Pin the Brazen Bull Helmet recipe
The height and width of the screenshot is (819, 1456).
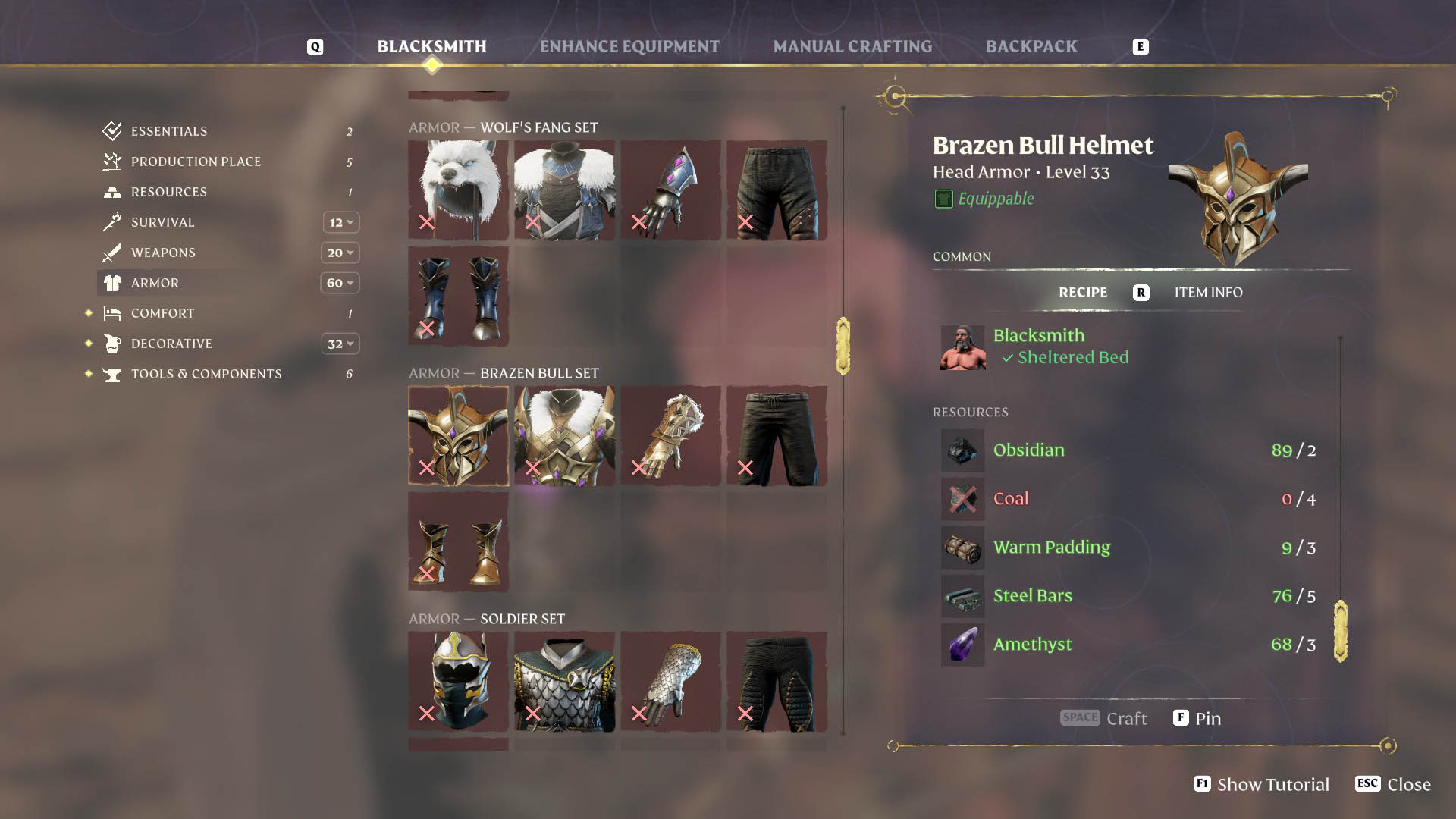1197,718
